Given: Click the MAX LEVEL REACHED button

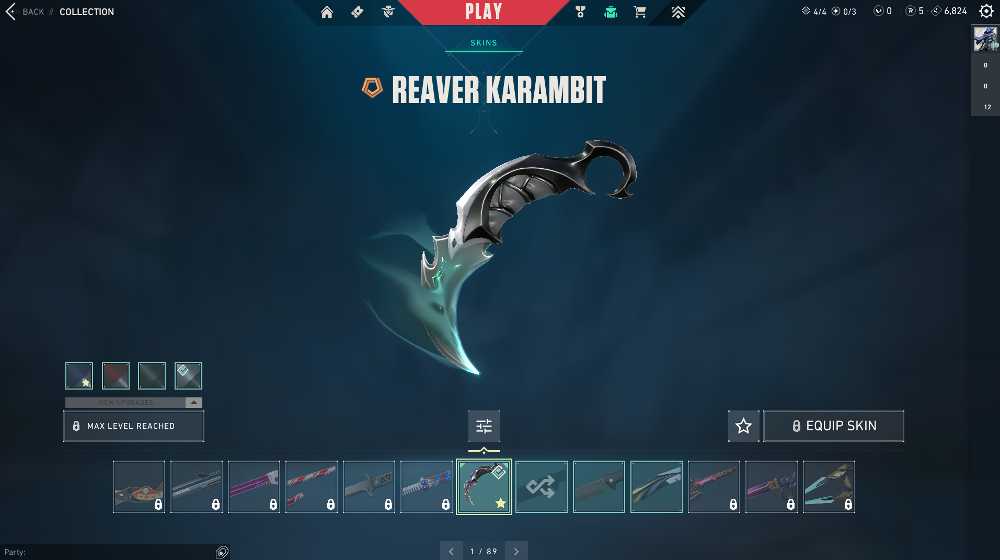Looking at the screenshot, I should point(134,426).
